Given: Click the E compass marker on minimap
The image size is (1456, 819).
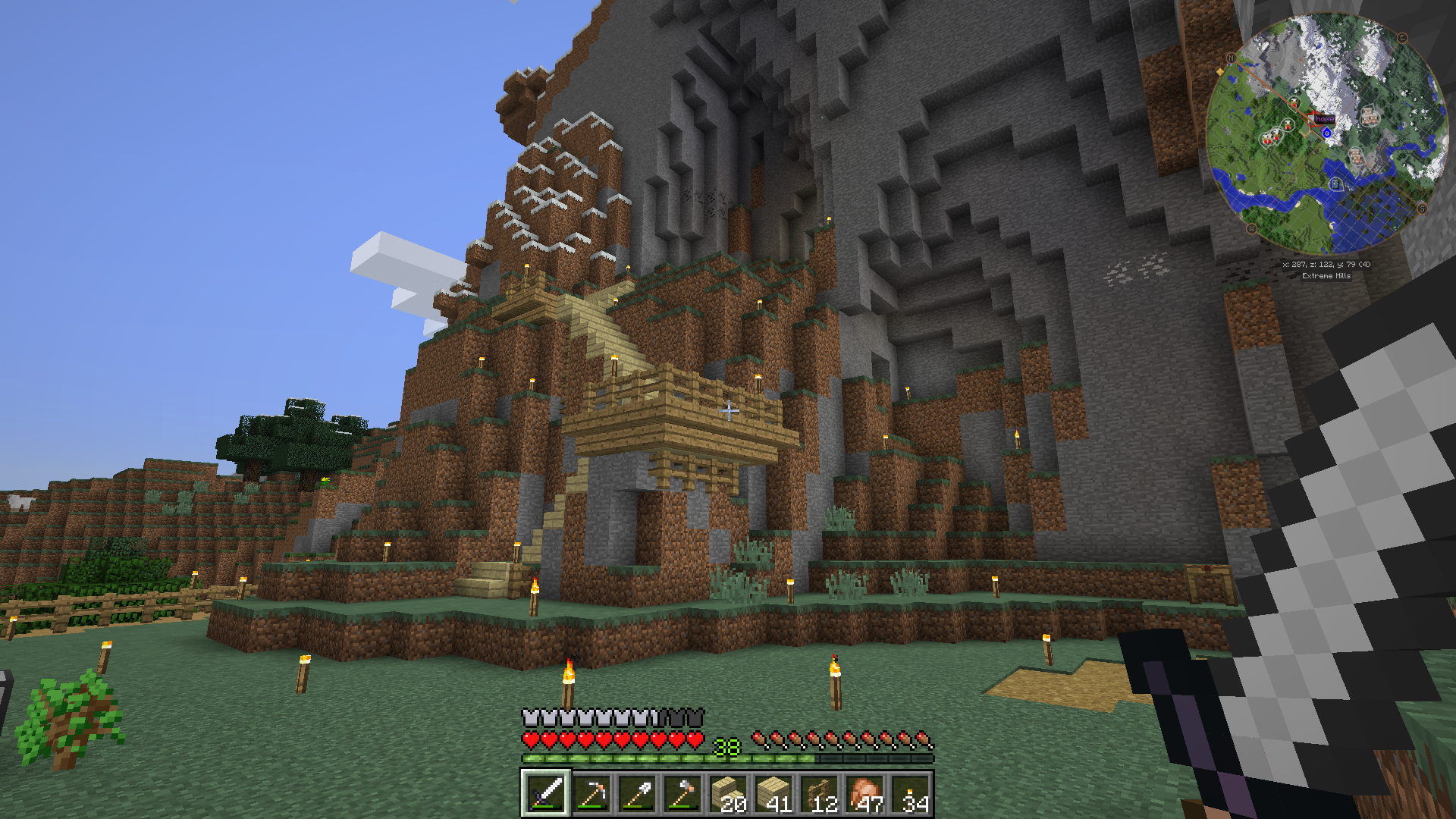Looking at the screenshot, I should point(1402,38).
